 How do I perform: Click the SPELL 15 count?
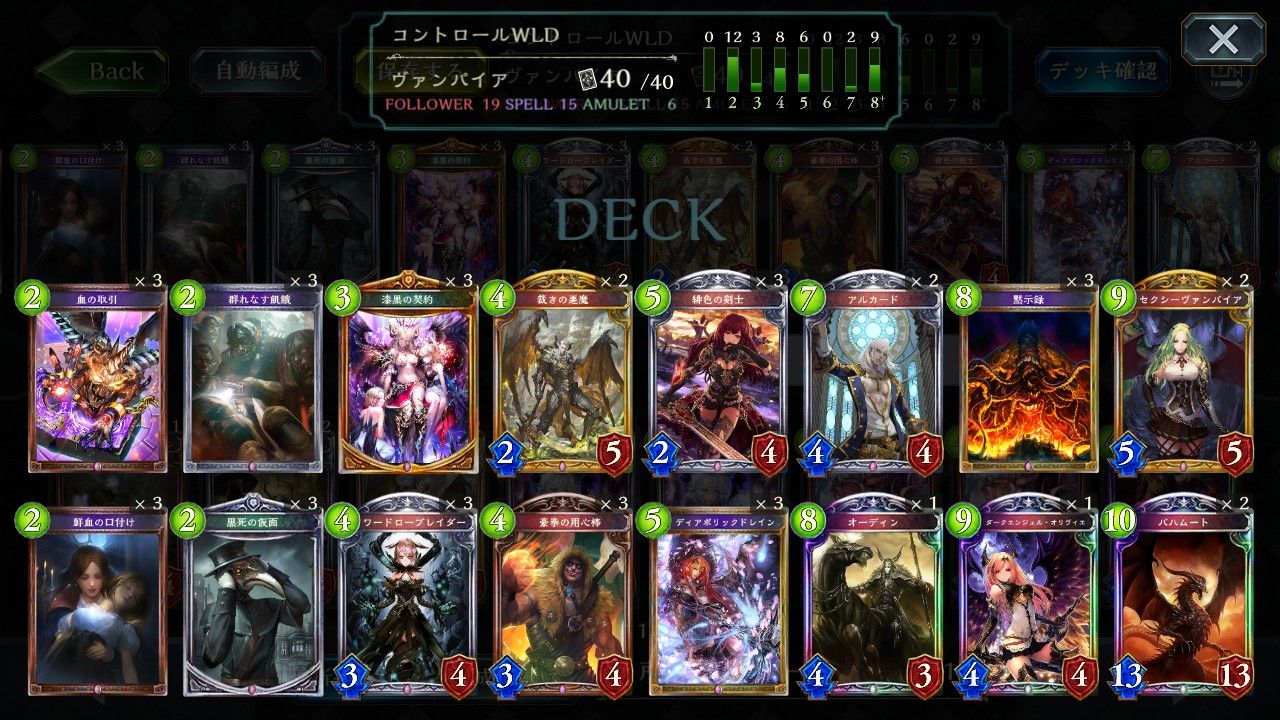[567, 102]
